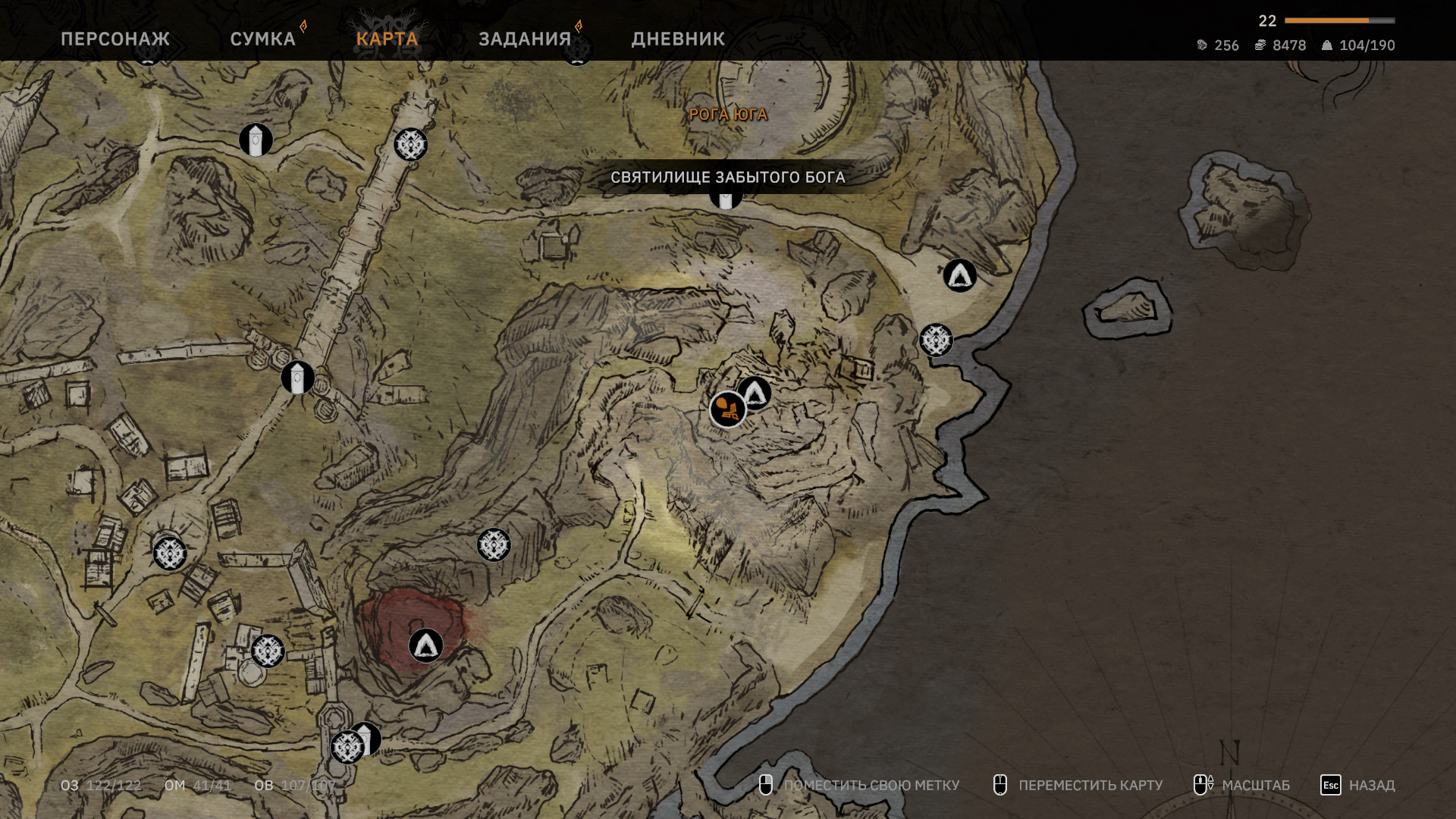The width and height of the screenshot is (1456, 819).
Task: Choose the camp marker beside the player marker
Action: [x=755, y=392]
